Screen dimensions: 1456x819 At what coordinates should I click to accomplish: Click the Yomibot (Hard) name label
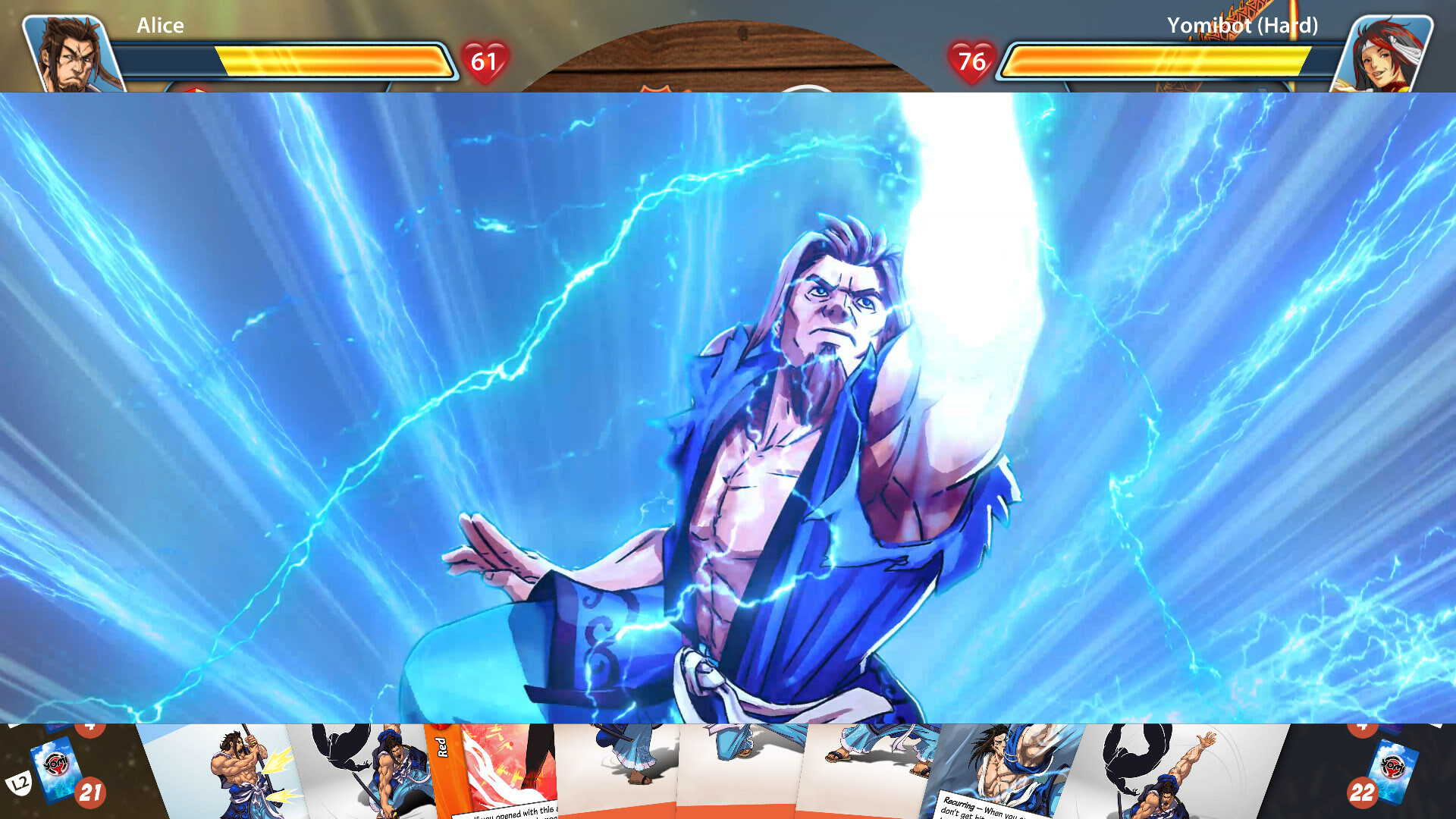pos(1242,26)
